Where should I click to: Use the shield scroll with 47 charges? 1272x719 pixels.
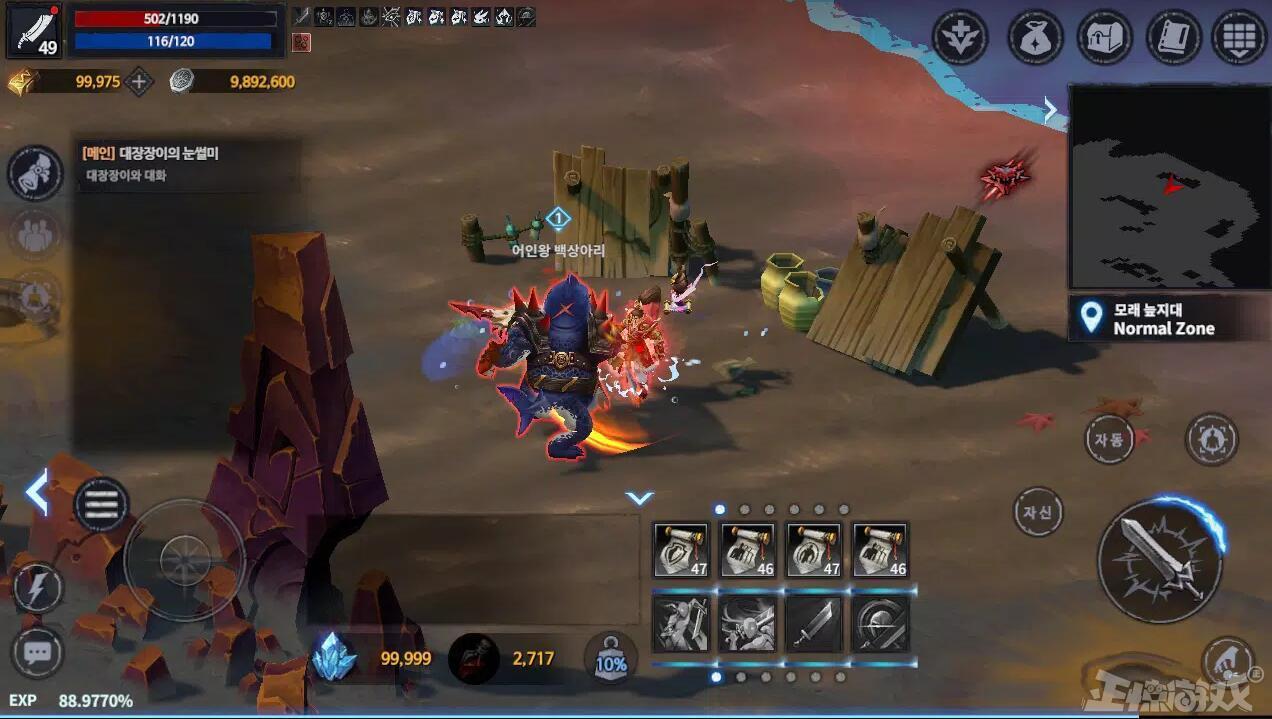click(680, 550)
